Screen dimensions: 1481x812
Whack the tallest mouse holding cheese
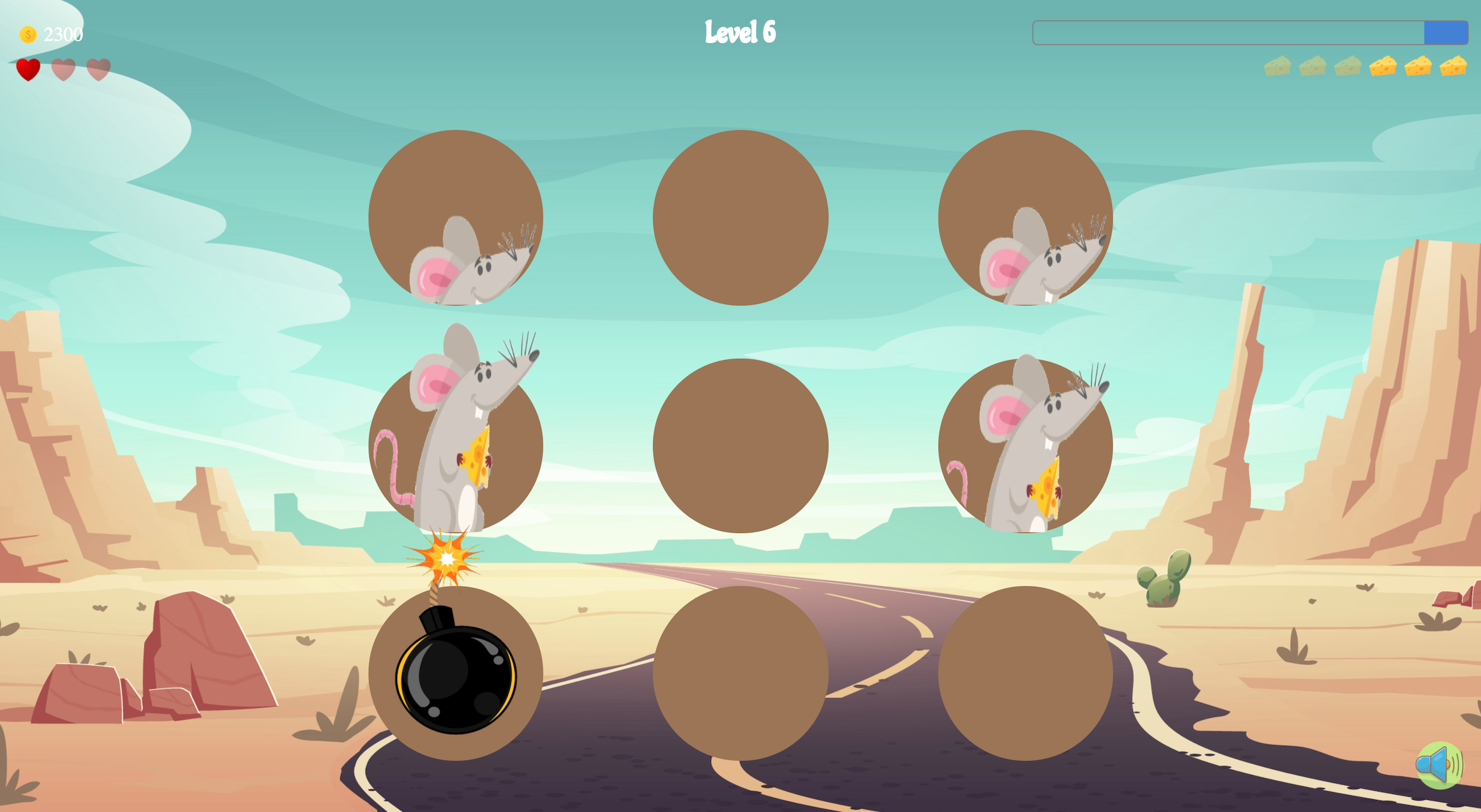[x=455, y=428]
